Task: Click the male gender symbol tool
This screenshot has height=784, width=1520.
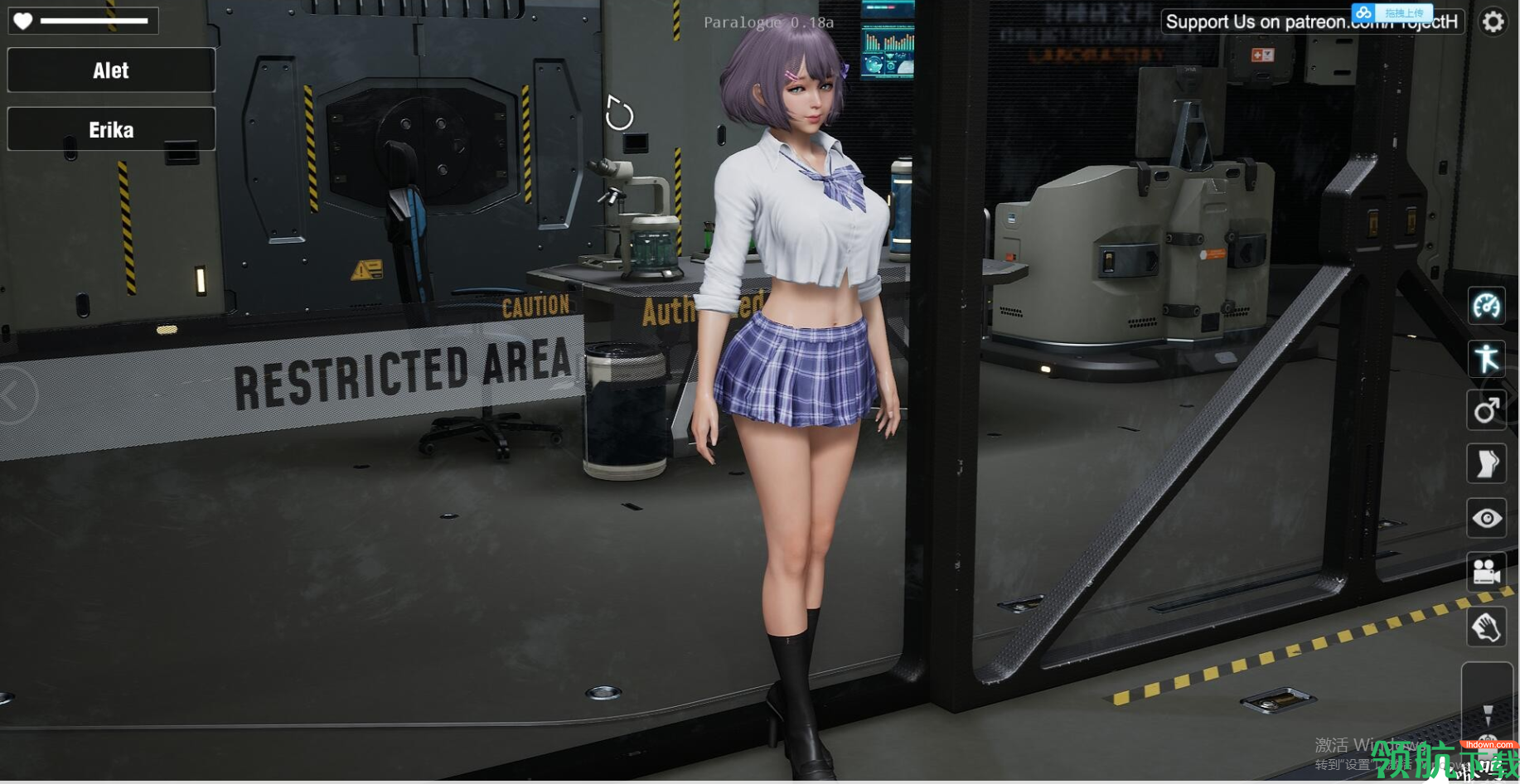Action: click(x=1488, y=411)
